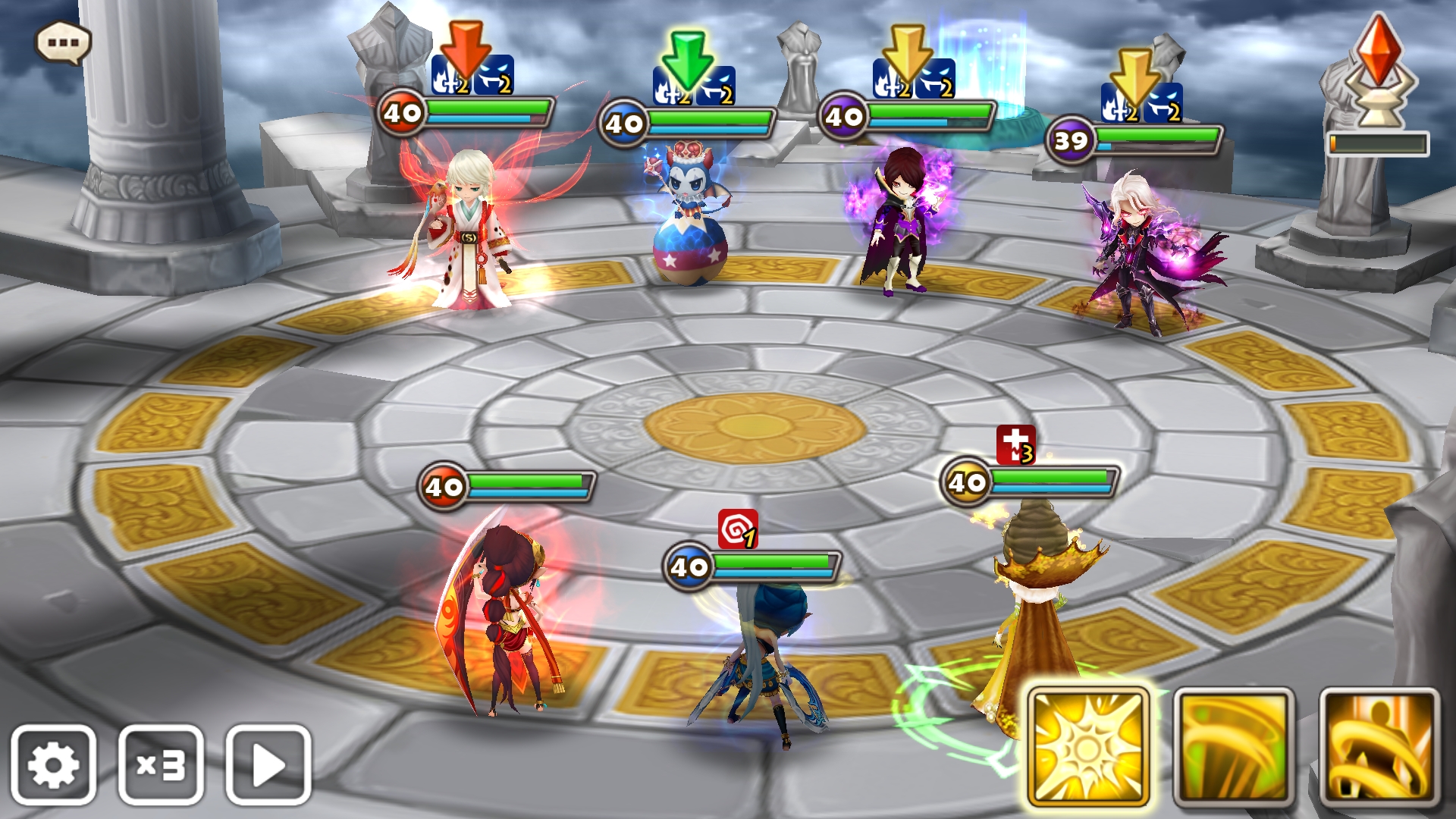Screen dimensions: 1456x819
Task: Cast the golden rings figure skill
Action: tap(1379, 747)
